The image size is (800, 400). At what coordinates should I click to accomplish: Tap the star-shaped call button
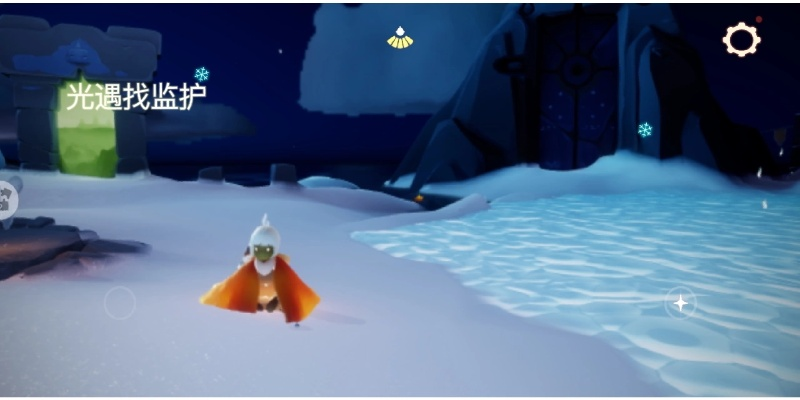681,302
